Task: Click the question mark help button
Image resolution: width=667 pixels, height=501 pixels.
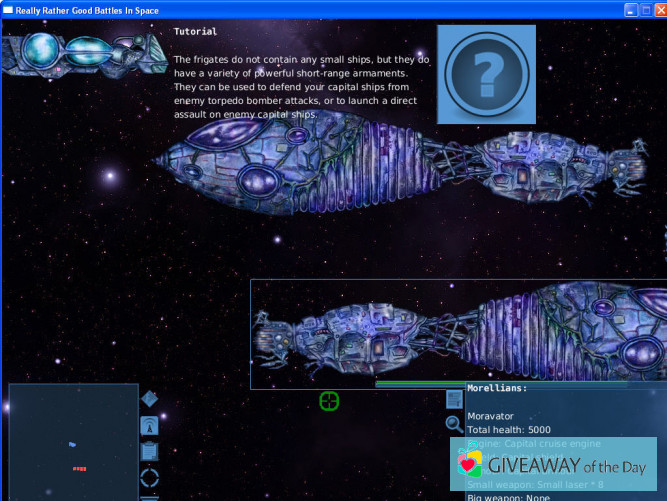Action: click(486, 74)
